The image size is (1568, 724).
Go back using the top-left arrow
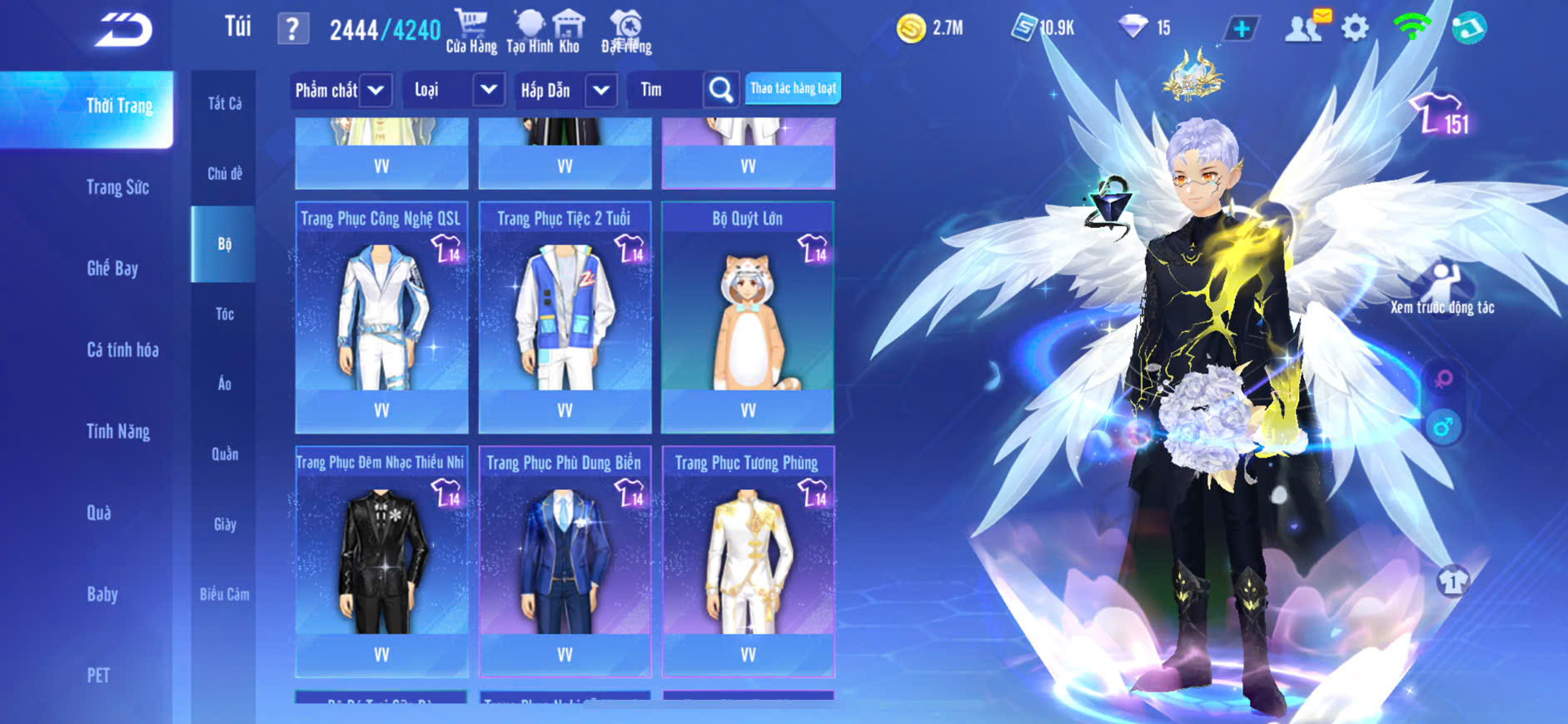click(x=124, y=31)
